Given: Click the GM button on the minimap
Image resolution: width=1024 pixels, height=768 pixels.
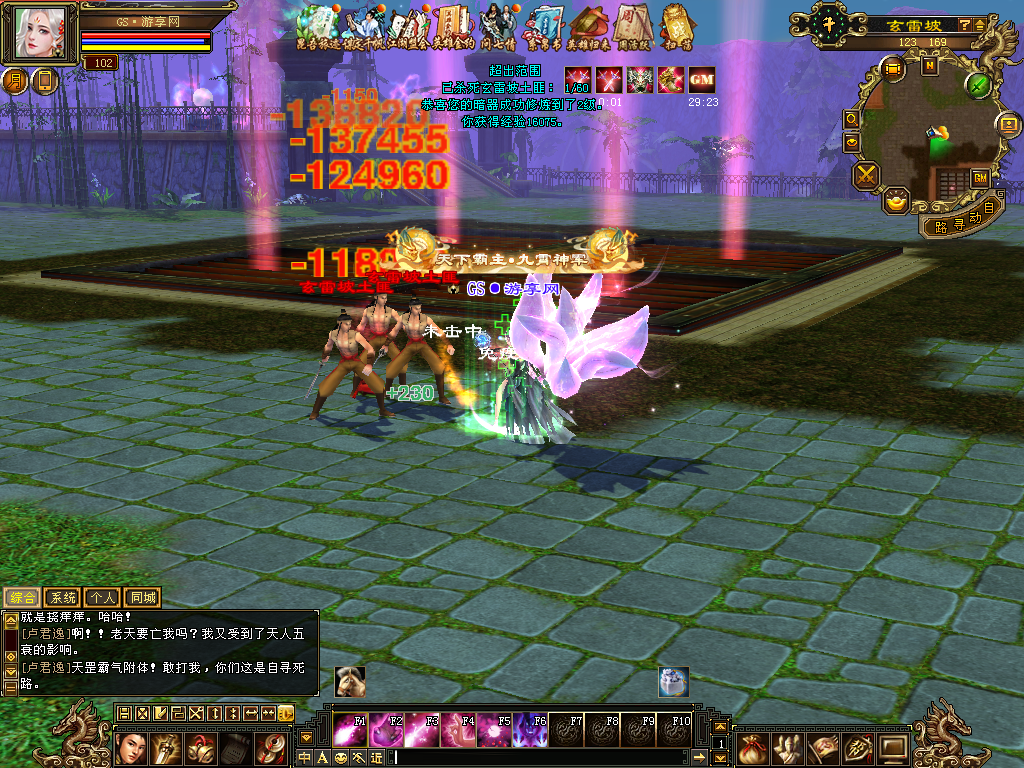Looking at the screenshot, I should (x=979, y=177).
